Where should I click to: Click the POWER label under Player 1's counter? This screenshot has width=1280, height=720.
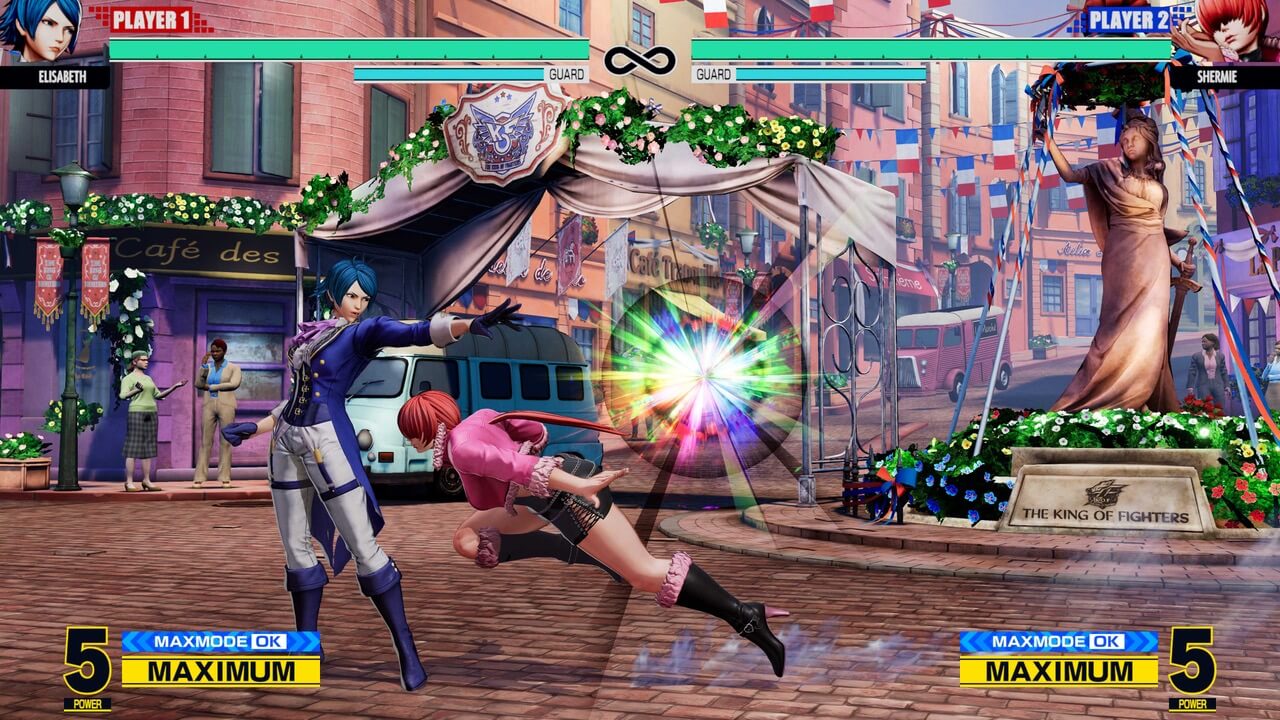pyautogui.click(x=88, y=701)
